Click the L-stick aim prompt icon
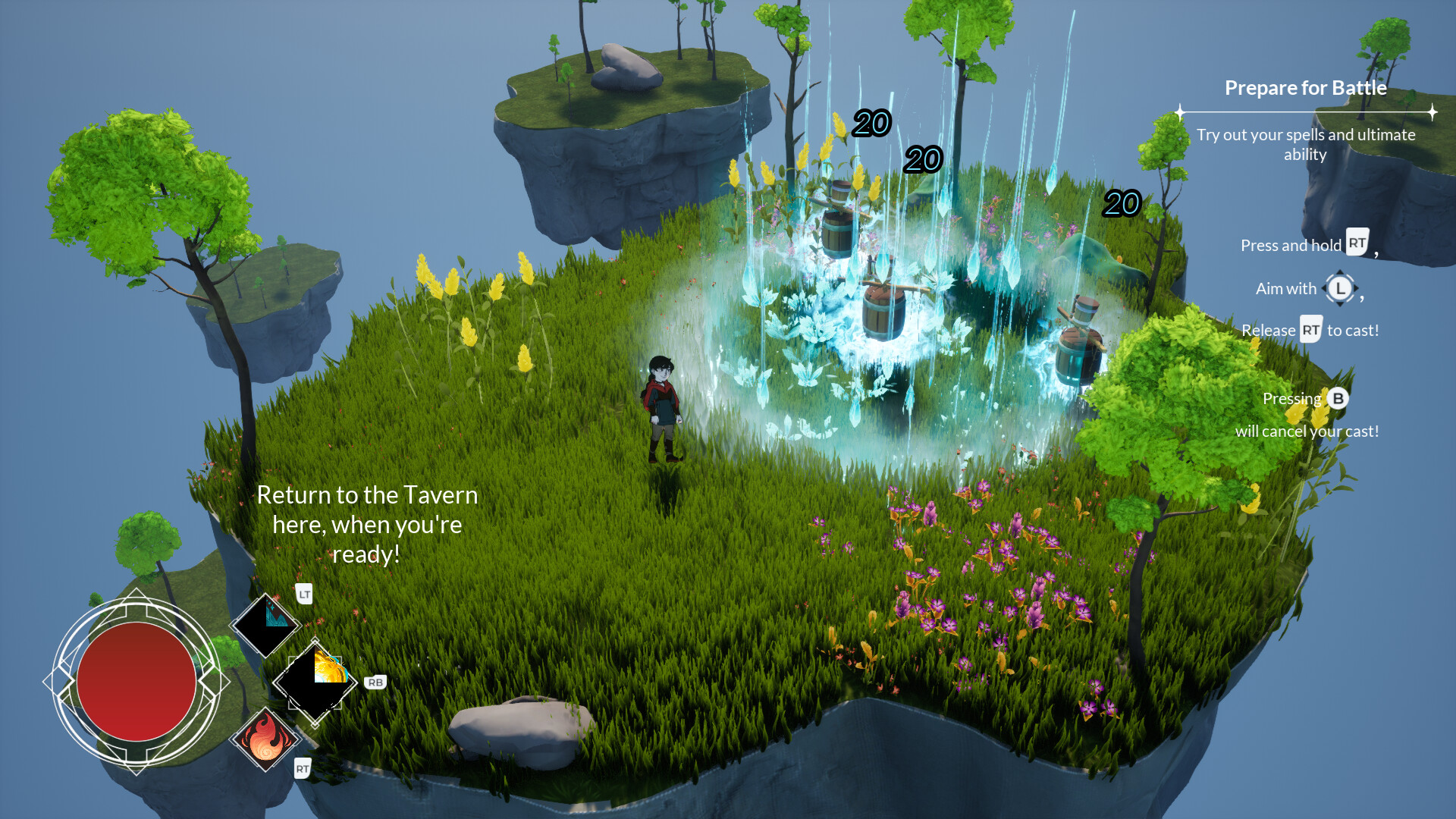Image resolution: width=1456 pixels, height=819 pixels. (x=1340, y=289)
